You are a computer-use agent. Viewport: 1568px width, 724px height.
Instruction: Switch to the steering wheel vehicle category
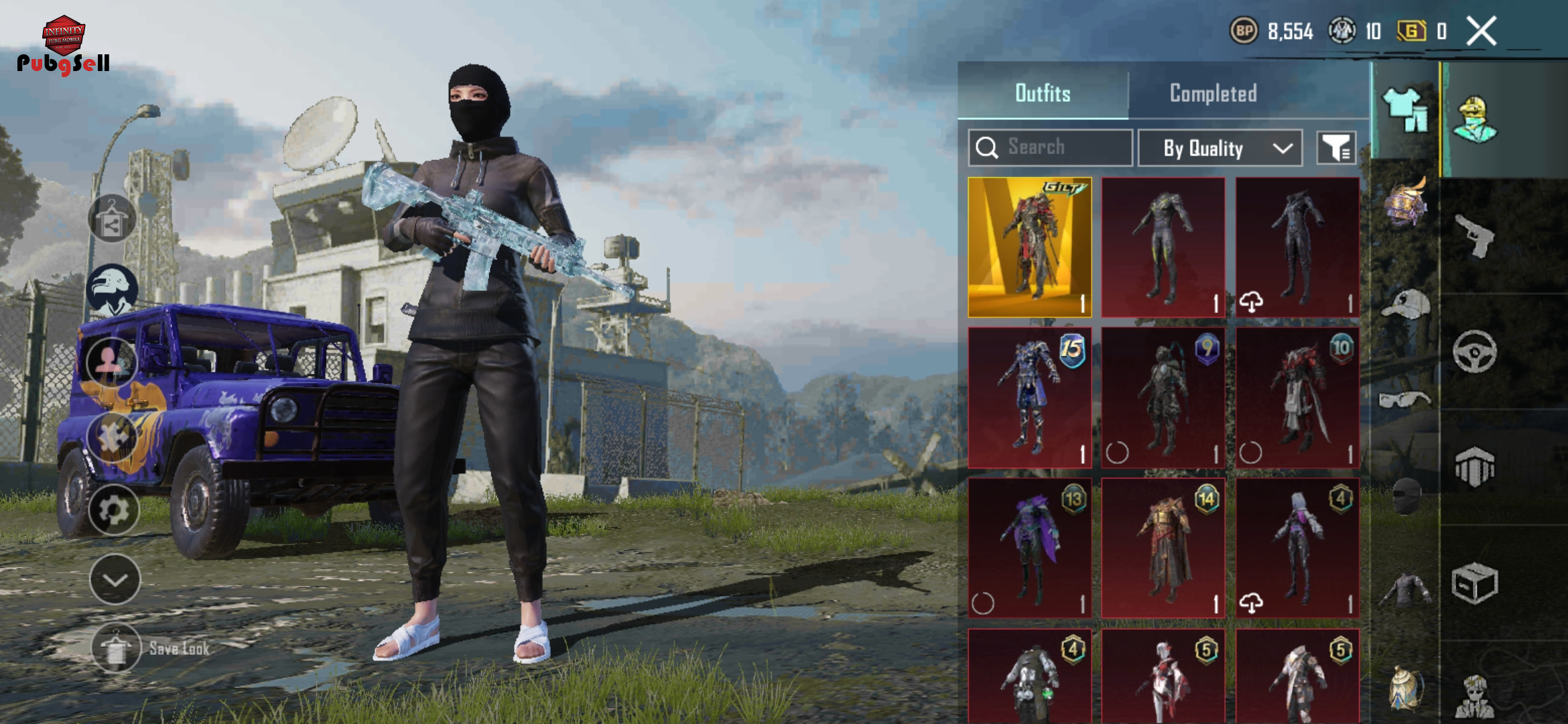[x=1474, y=351]
